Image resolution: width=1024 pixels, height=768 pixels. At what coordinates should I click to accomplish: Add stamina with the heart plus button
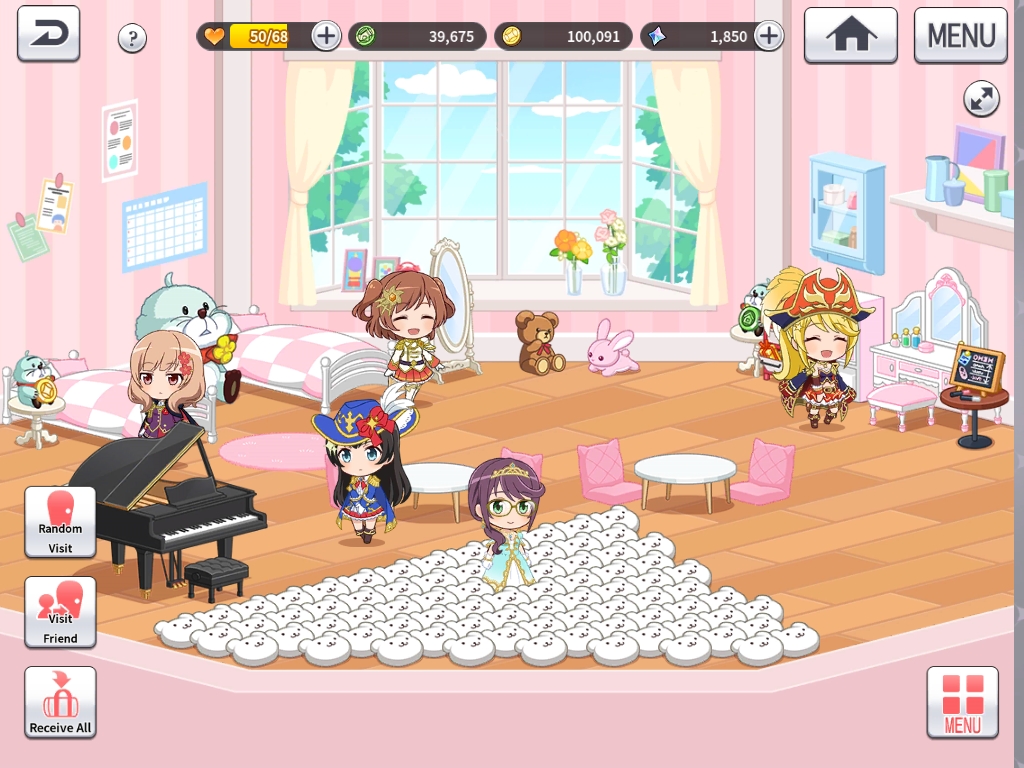click(326, 36)
